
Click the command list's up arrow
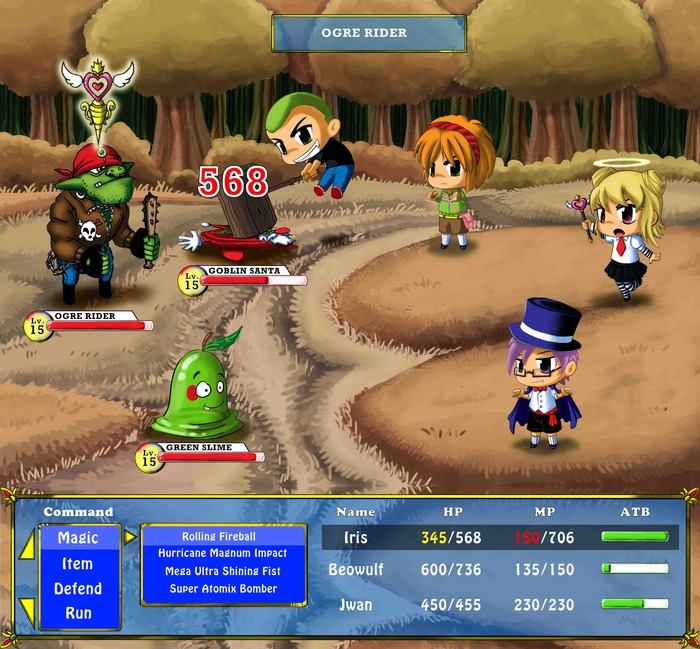[x=27, y=547]
